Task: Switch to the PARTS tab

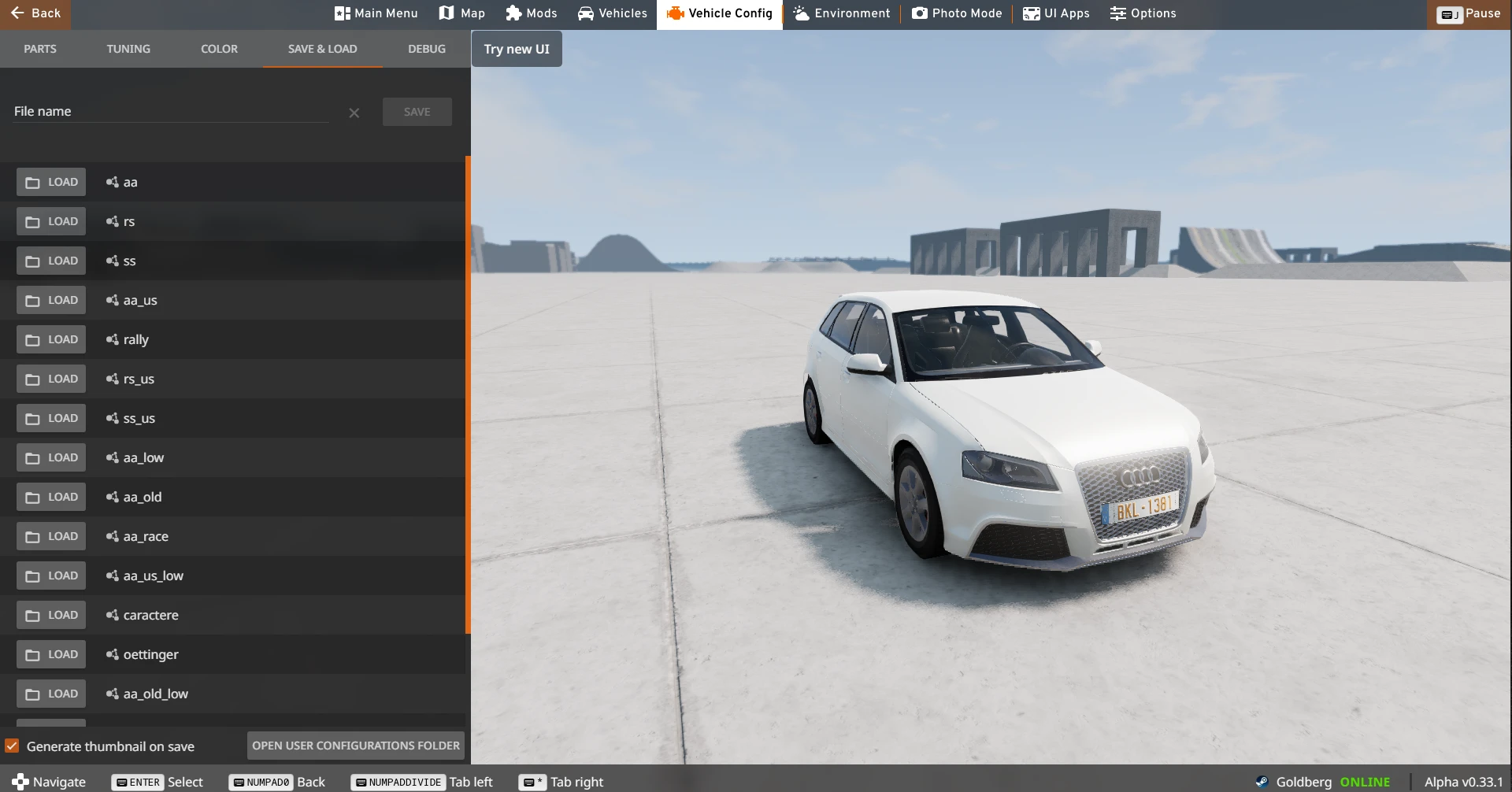Action: click(40, 48)
